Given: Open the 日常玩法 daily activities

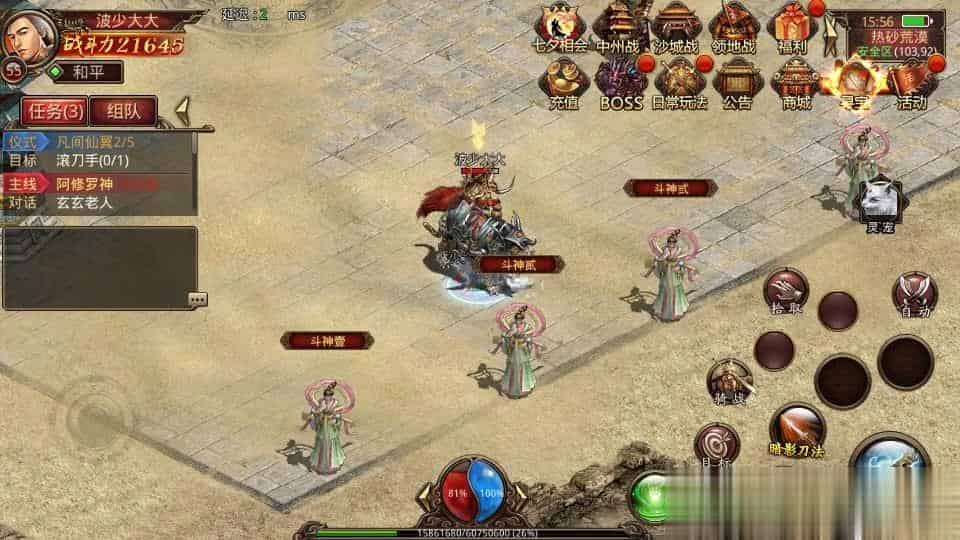Looking at the screenshot, I should click(x=679, y=81).
